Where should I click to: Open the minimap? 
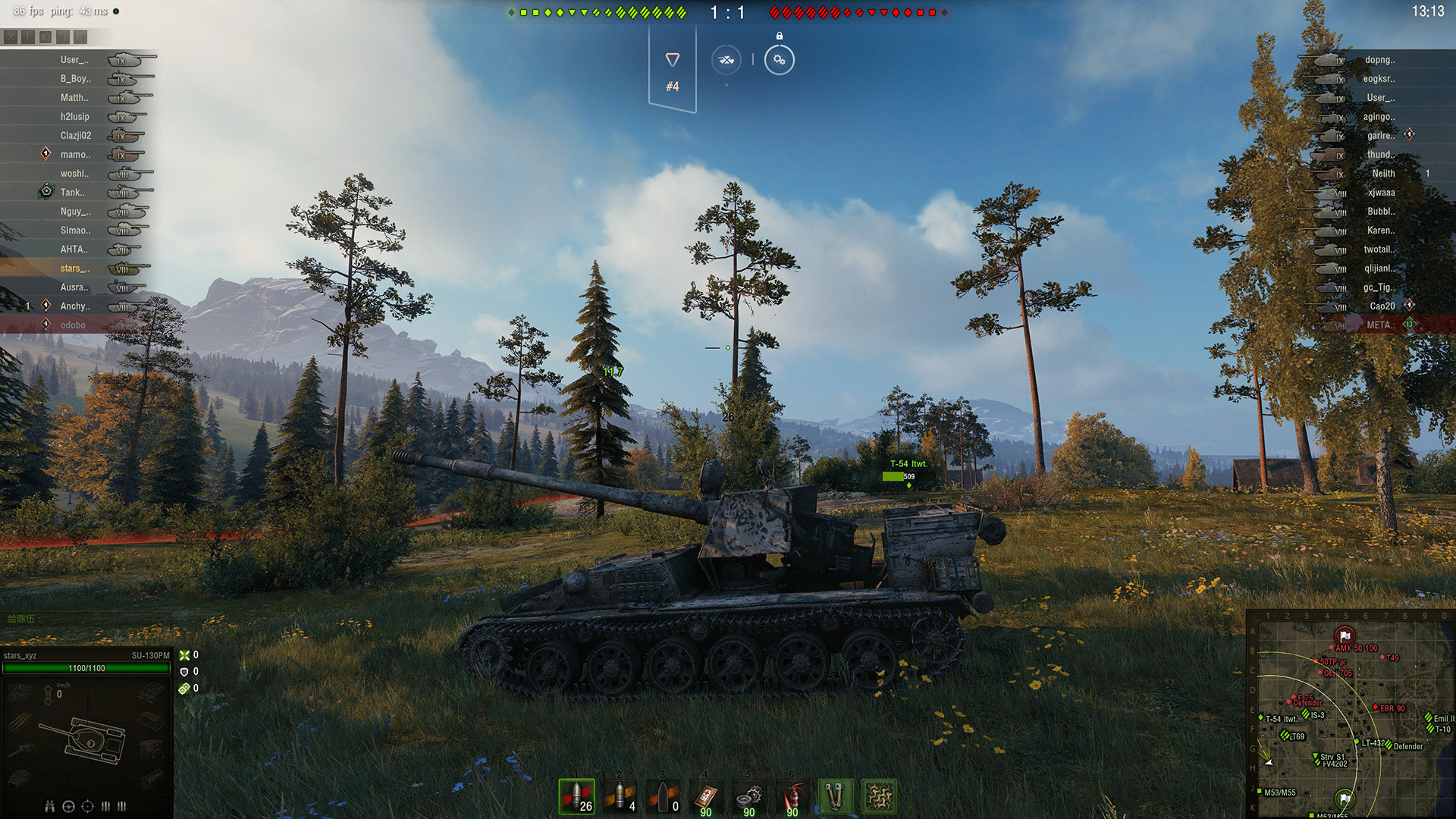[1350, 714]
